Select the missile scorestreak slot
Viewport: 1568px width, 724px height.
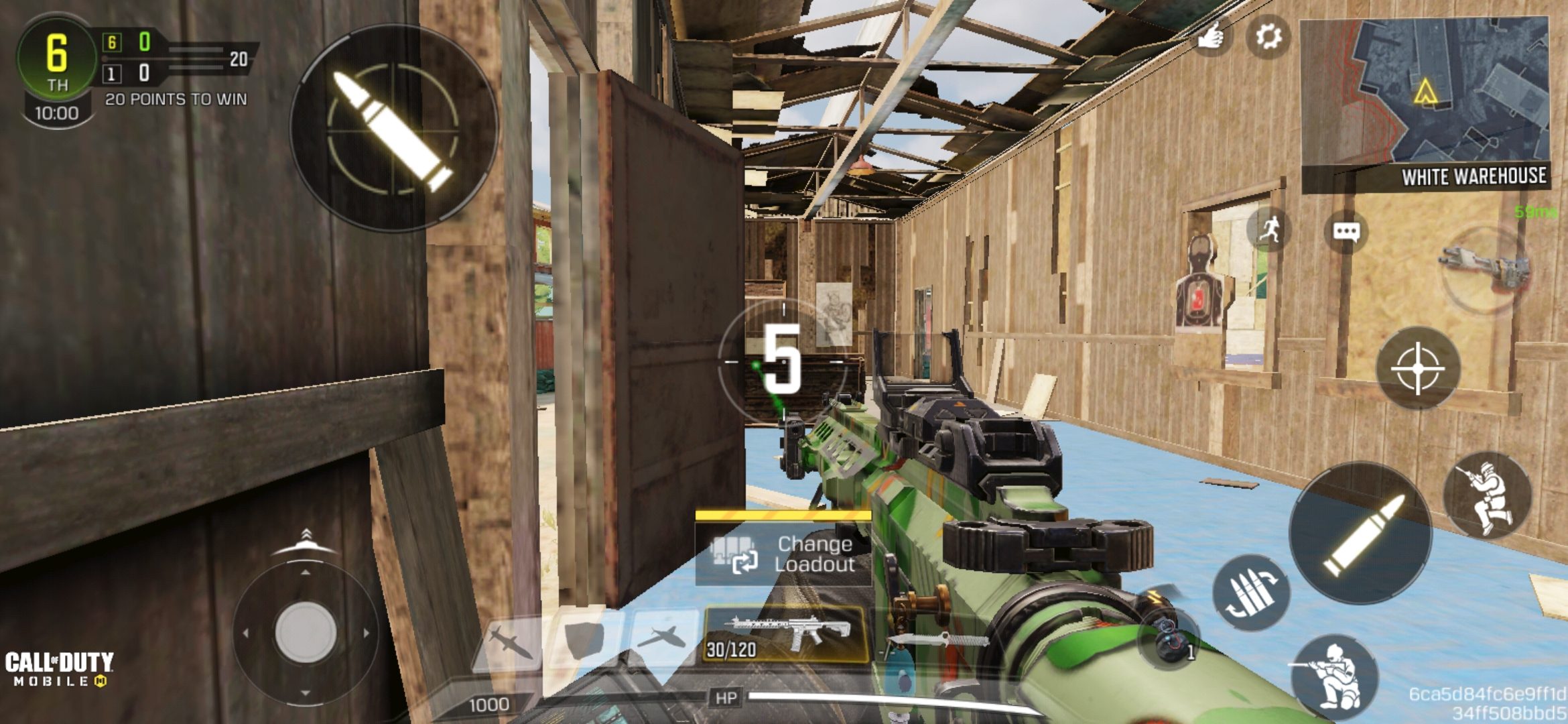tap(511, 640)
